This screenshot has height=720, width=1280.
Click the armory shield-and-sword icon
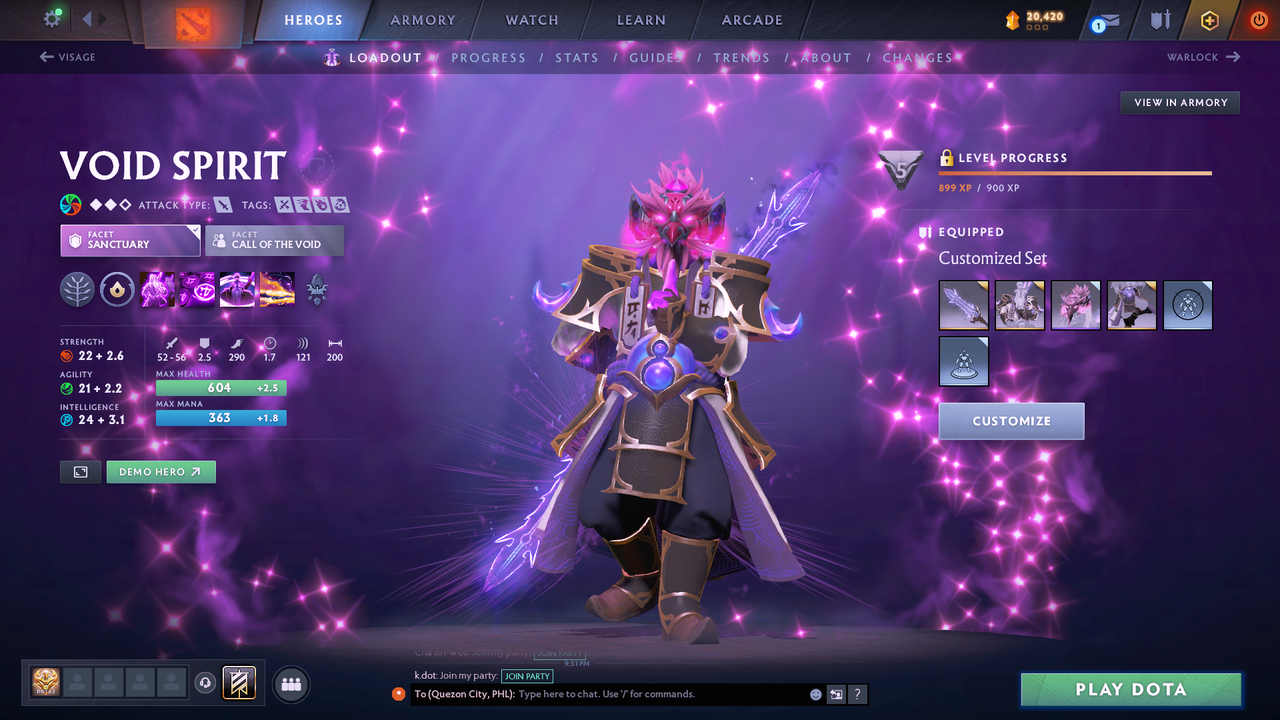(x=1161, y=20)
